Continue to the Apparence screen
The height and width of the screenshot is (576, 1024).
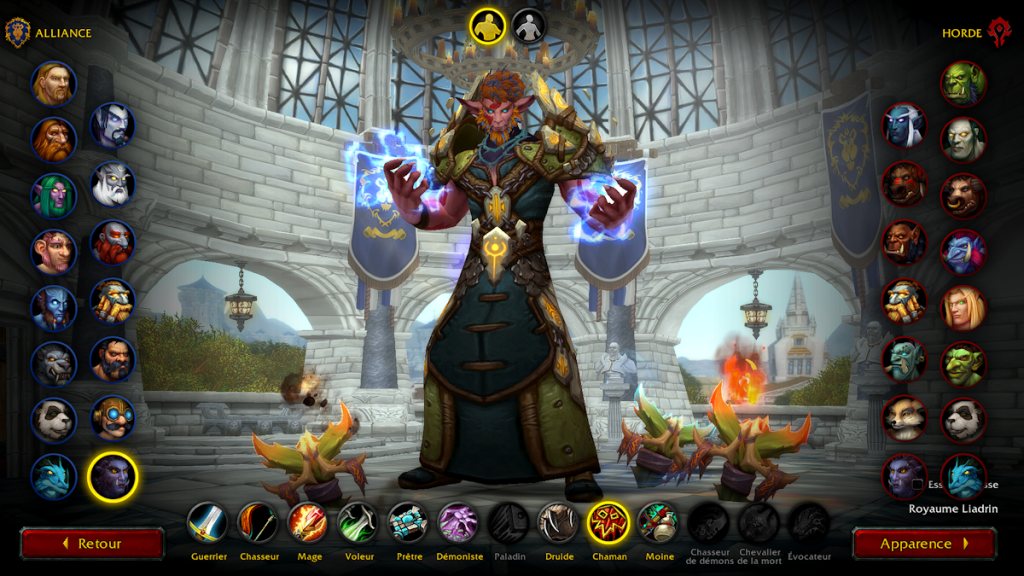click(x=924, y=544)
